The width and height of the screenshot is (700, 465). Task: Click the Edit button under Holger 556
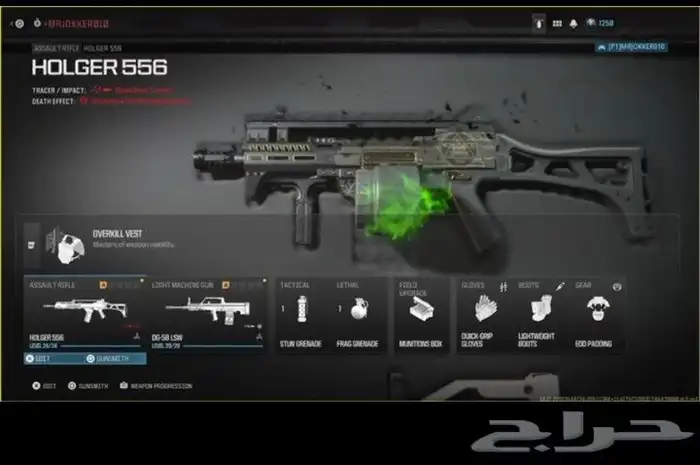click(x=49, y=358)
